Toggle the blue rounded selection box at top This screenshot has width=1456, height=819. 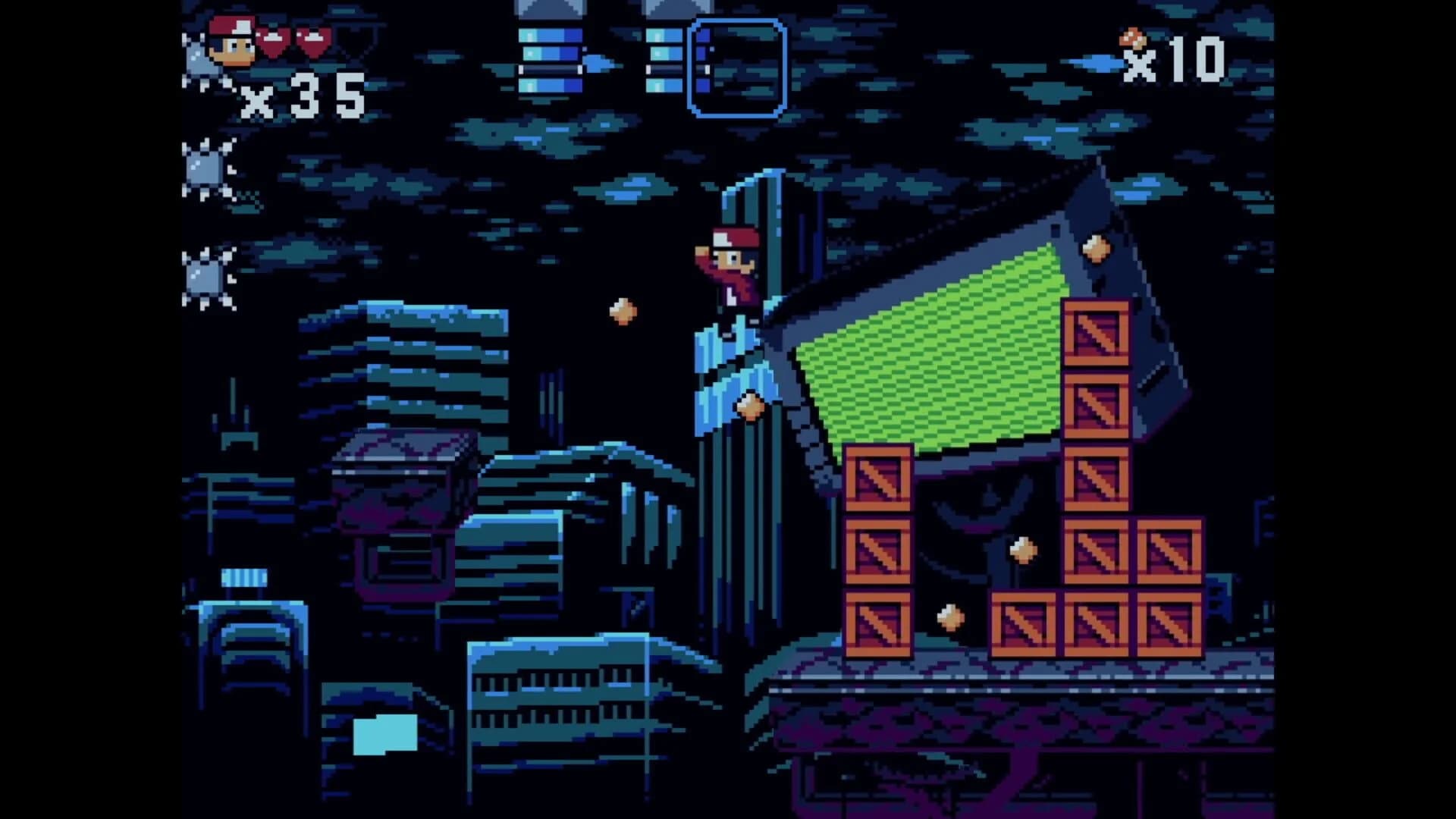pos(737,68)
